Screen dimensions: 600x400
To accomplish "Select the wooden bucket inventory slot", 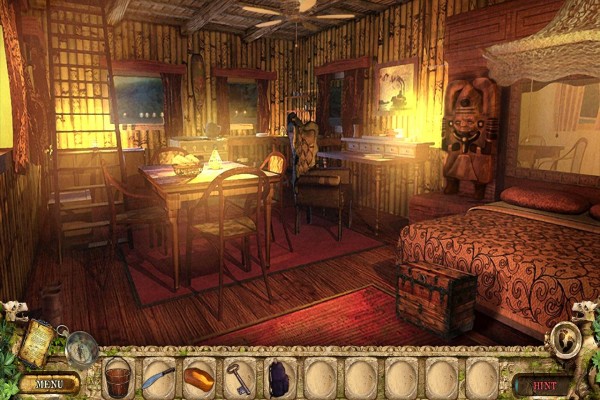I will (118, 379).
